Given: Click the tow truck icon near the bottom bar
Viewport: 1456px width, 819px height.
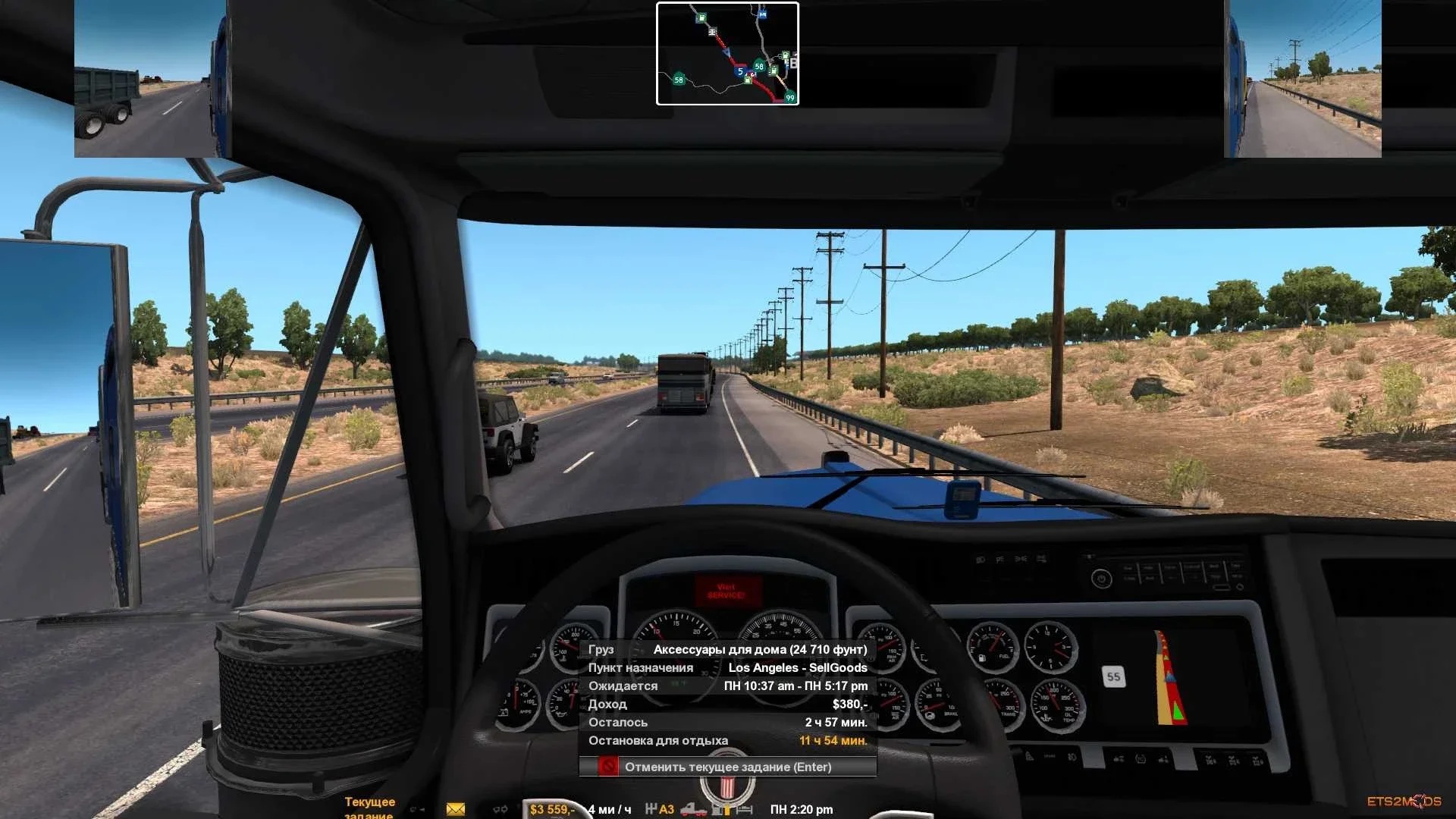Looking at the screenshot, I should coord(693,809).
